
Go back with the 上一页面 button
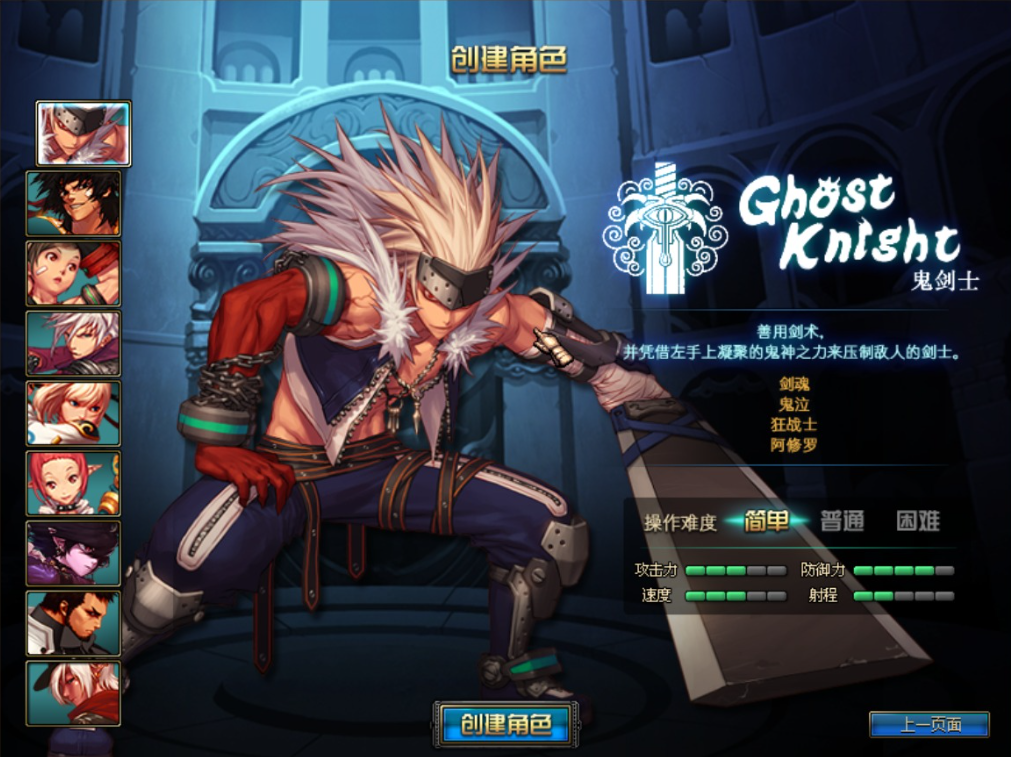point(929,725)
